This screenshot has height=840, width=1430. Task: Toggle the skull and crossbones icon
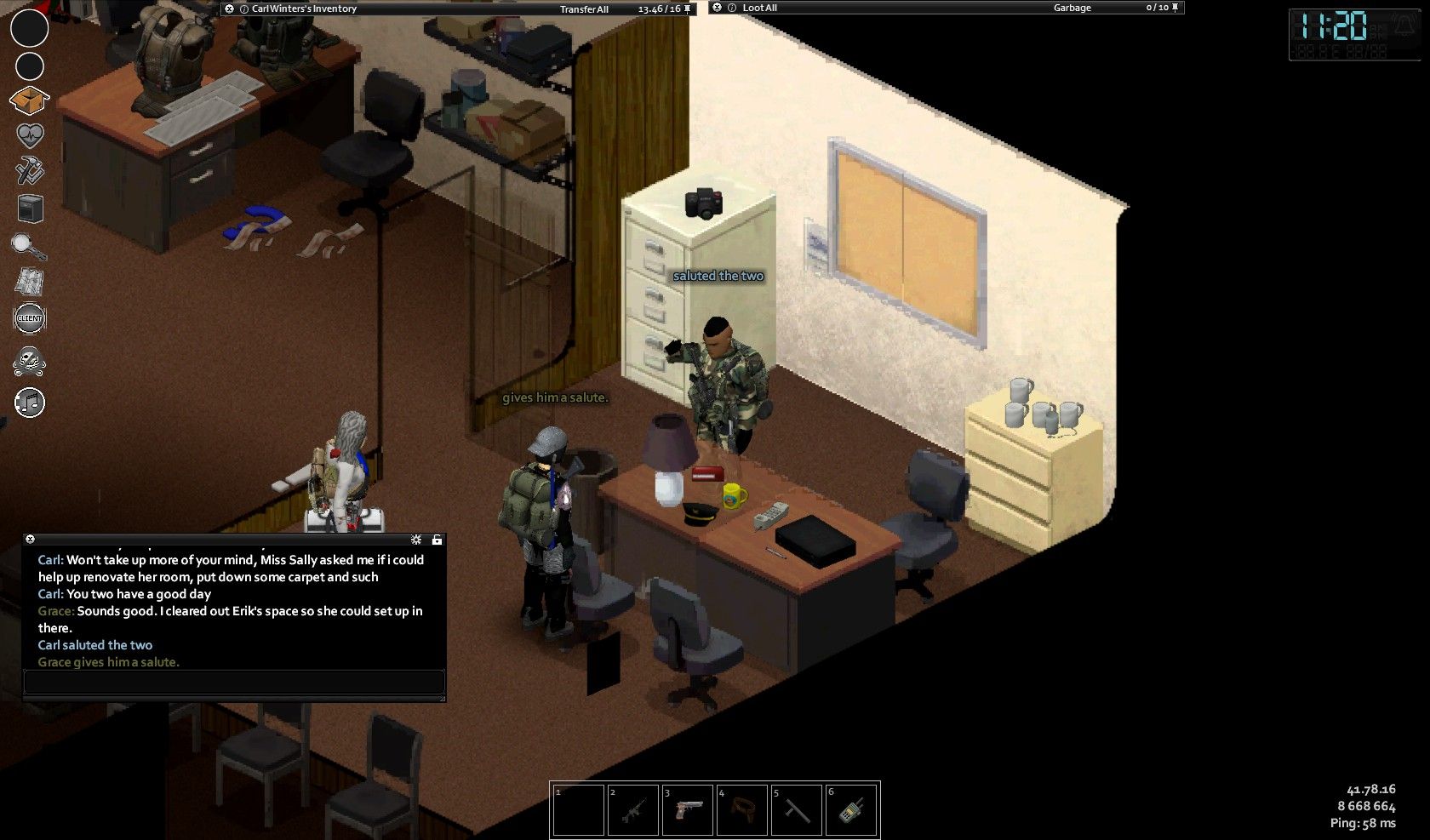(30, 361)
